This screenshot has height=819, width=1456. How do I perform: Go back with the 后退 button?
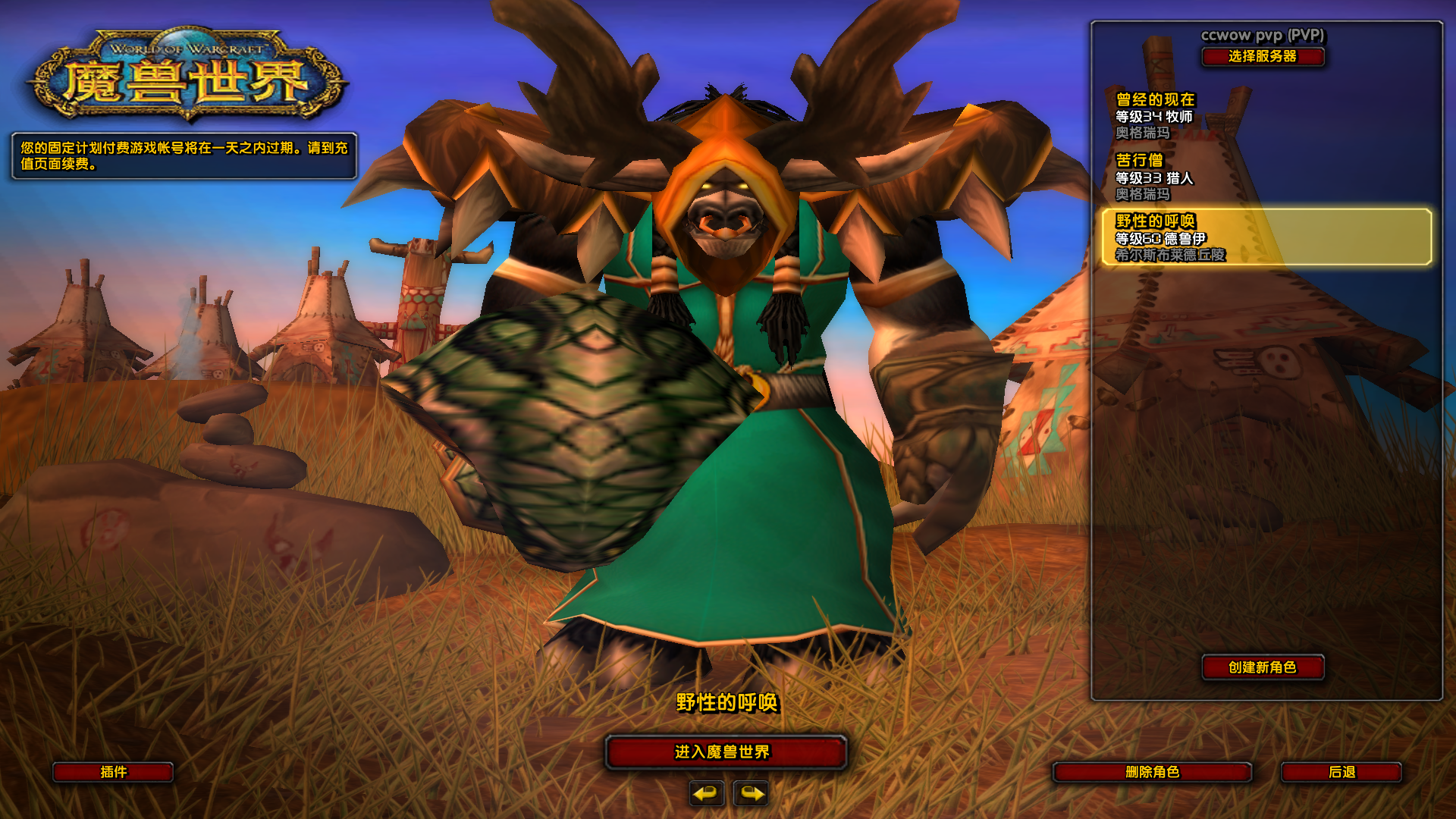tap(1341, 772)
